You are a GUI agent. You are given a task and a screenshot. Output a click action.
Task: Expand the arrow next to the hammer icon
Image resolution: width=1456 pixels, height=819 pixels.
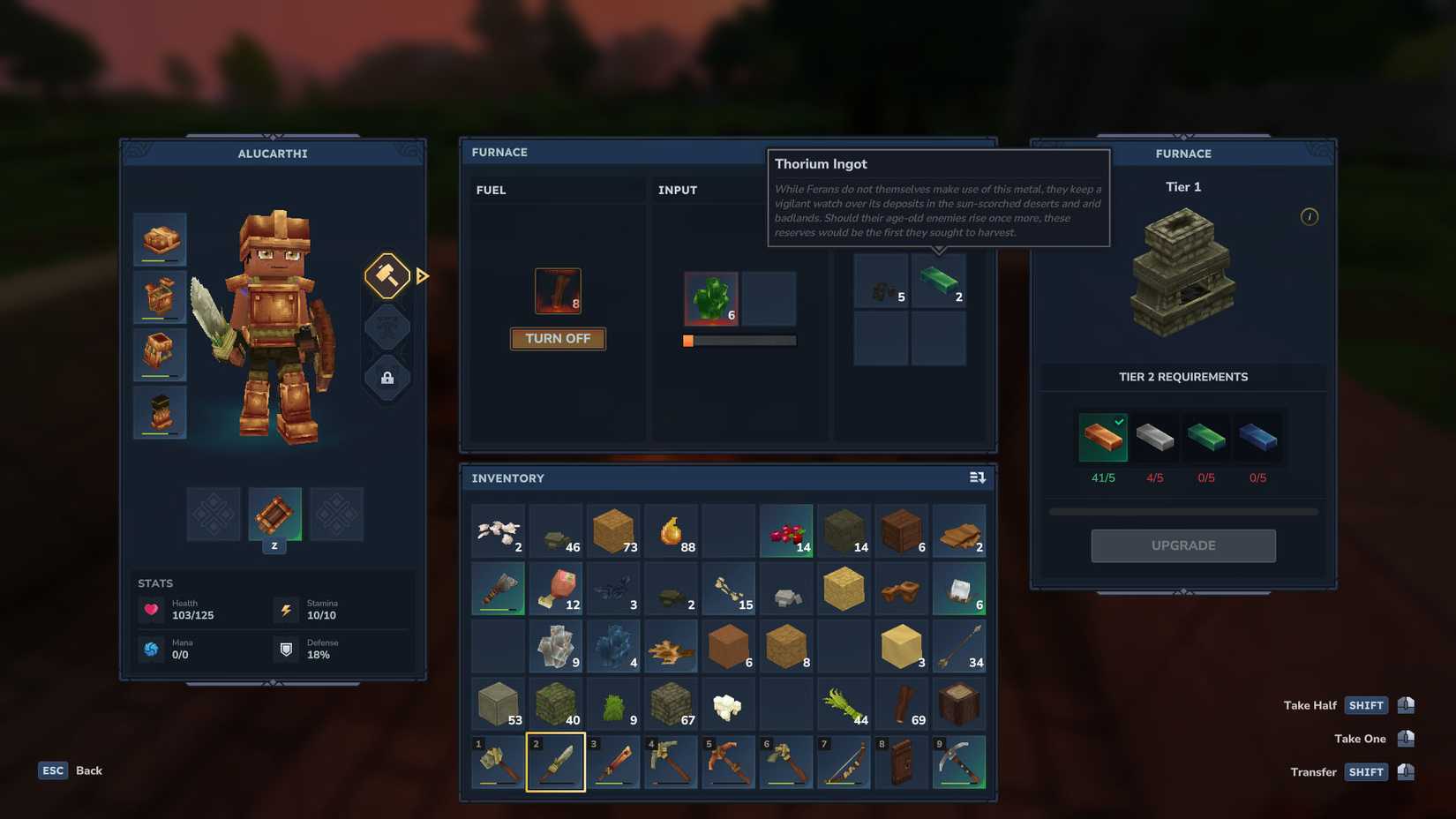(x=422, y=276)
